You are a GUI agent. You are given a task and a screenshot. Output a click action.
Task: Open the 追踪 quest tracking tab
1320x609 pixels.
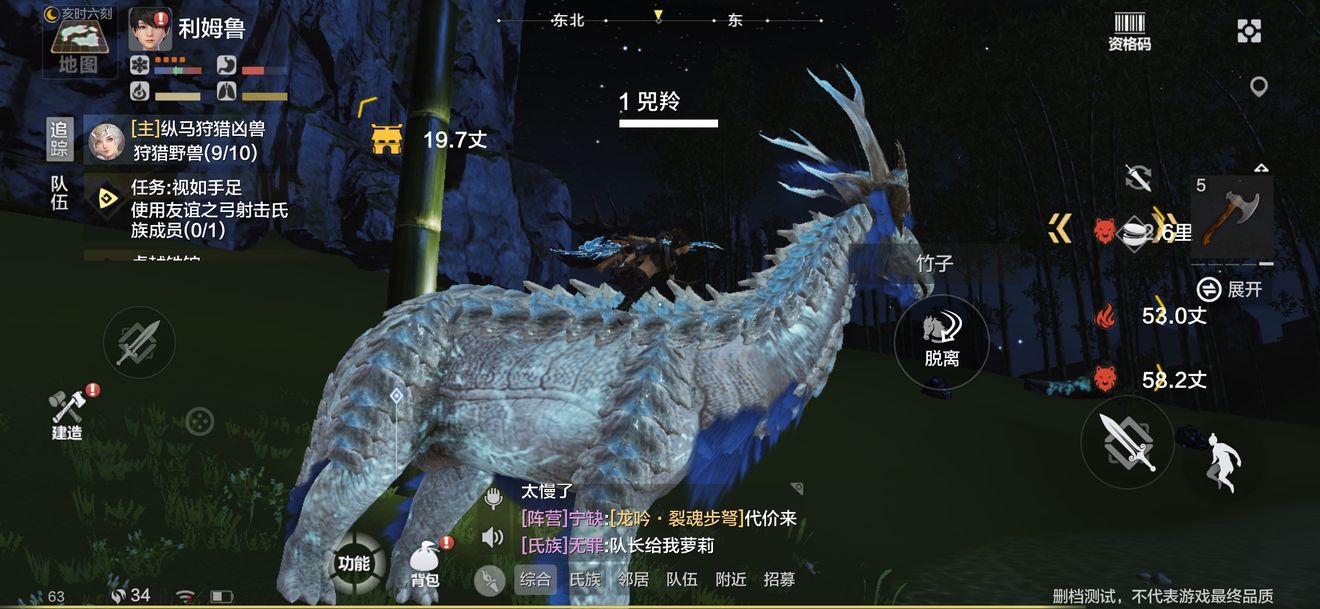pyautogui.click(x=60, y=139)
